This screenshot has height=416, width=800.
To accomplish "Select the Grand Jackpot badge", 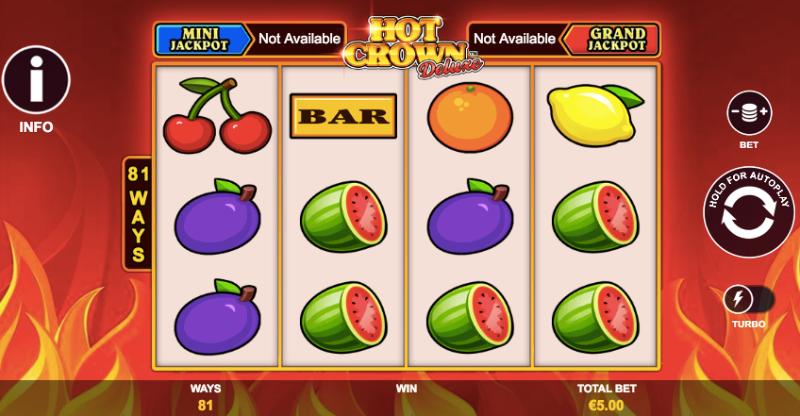I will pos(609,39).
